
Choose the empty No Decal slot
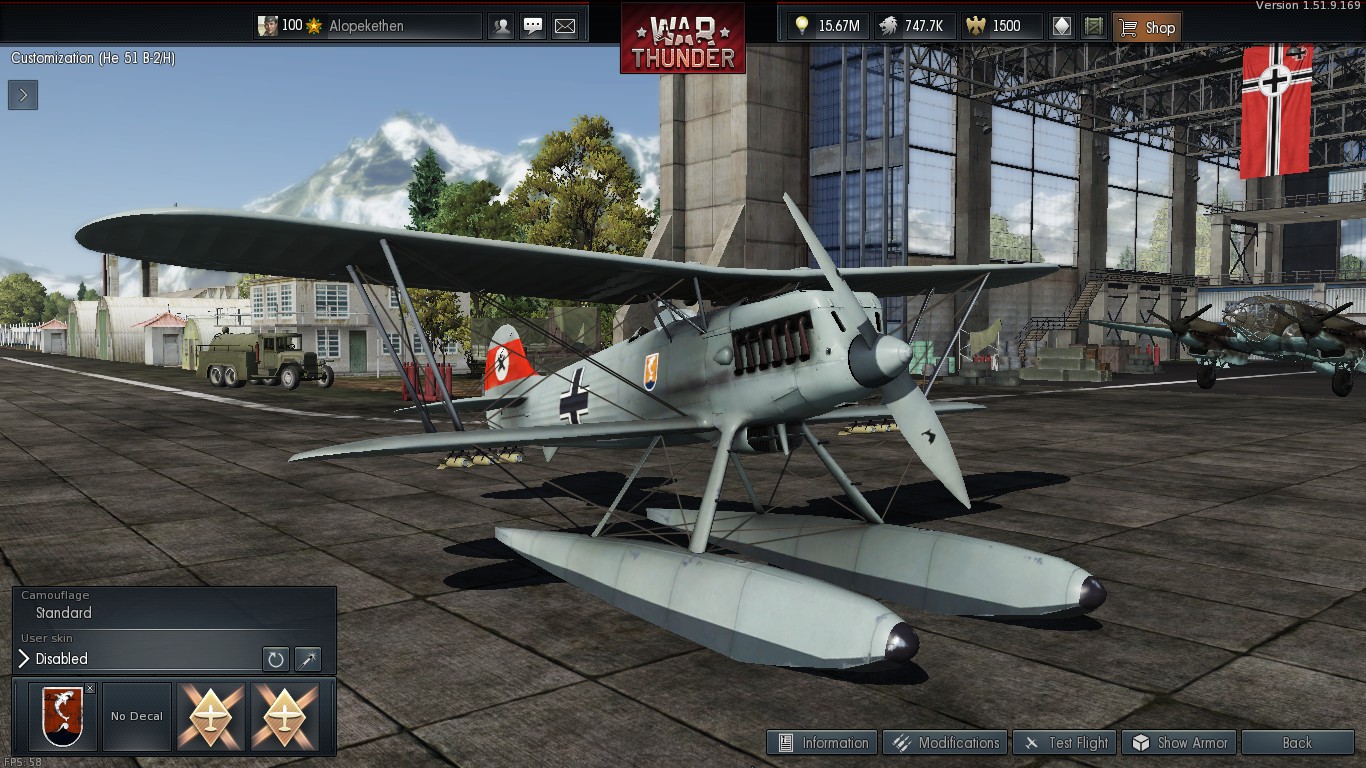(x=137, y=717)
